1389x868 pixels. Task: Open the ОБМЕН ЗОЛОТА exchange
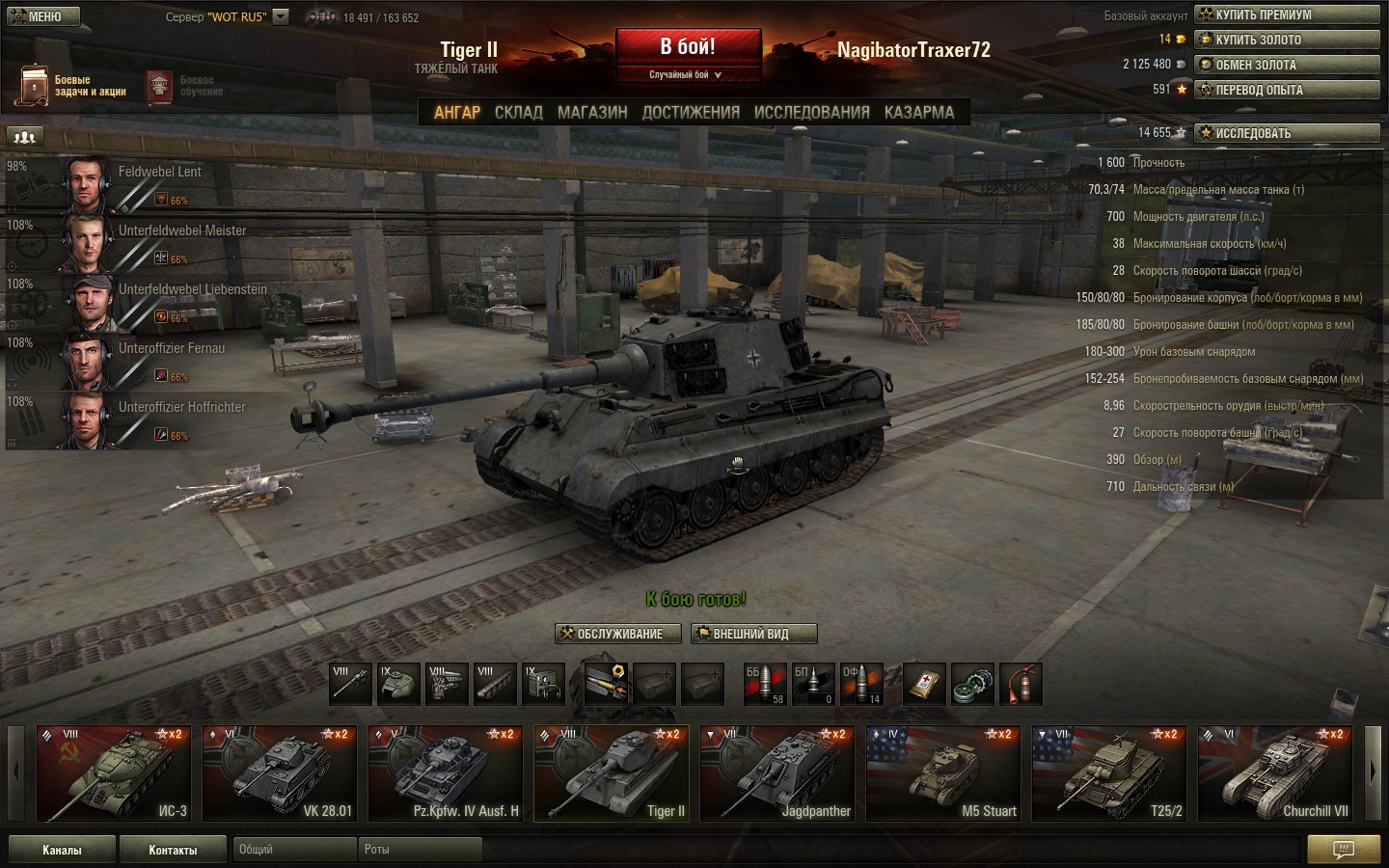[1287, 65]
